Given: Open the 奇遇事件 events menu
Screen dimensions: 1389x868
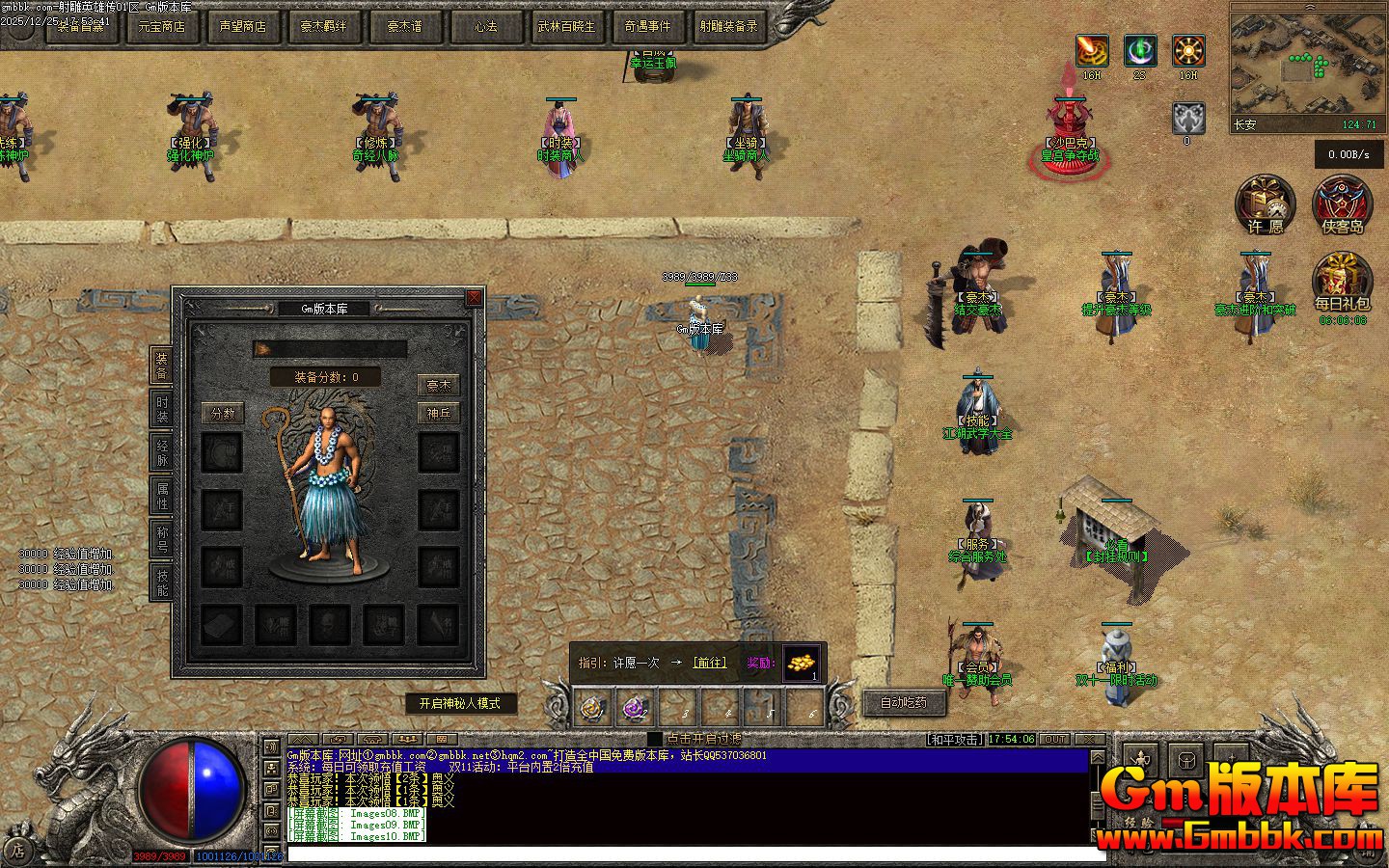Looking at the screenshot, I should [647, 27].
